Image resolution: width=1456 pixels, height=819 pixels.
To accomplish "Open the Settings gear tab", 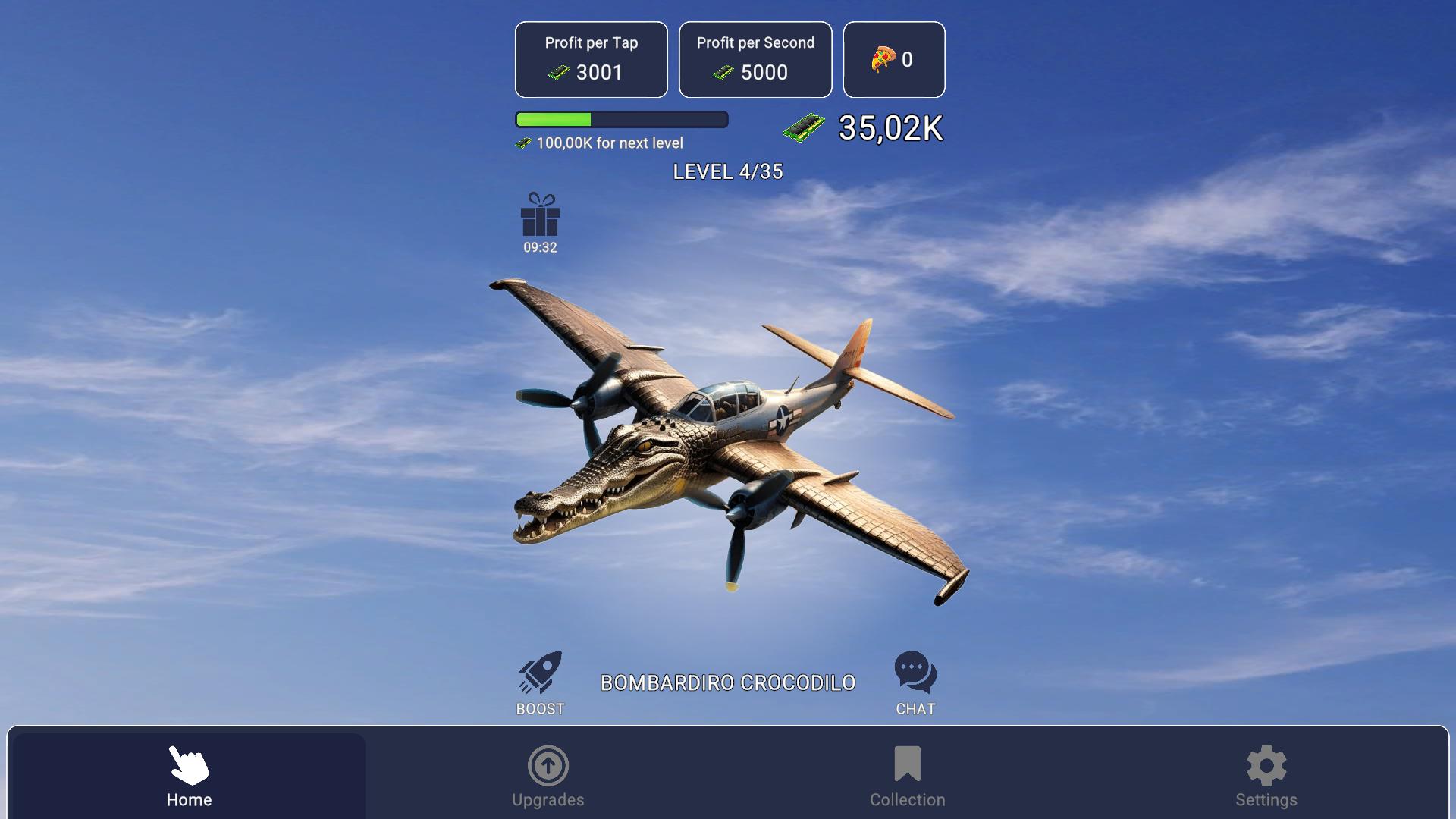I will coord(1266,773).
